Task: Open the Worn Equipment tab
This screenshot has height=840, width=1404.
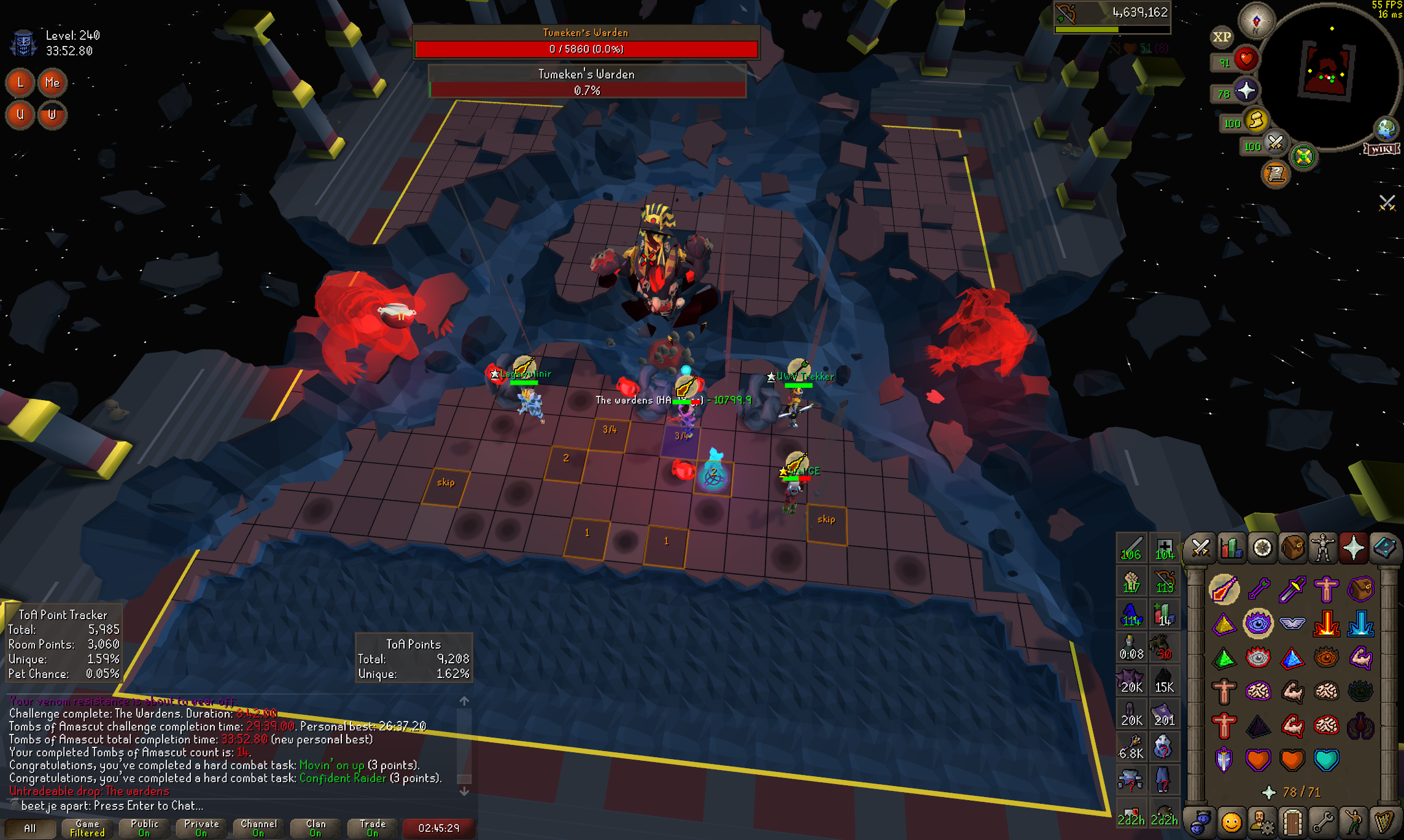Action: point(1323,547)
